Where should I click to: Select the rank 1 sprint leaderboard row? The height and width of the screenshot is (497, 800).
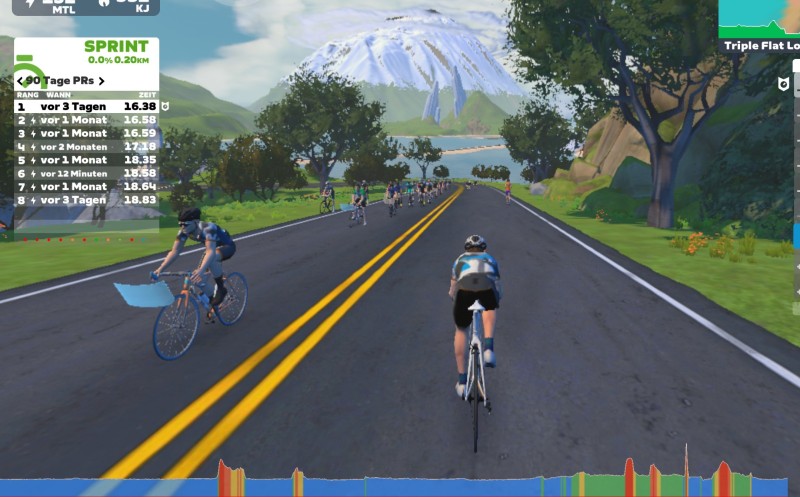(x=86, y=106)
